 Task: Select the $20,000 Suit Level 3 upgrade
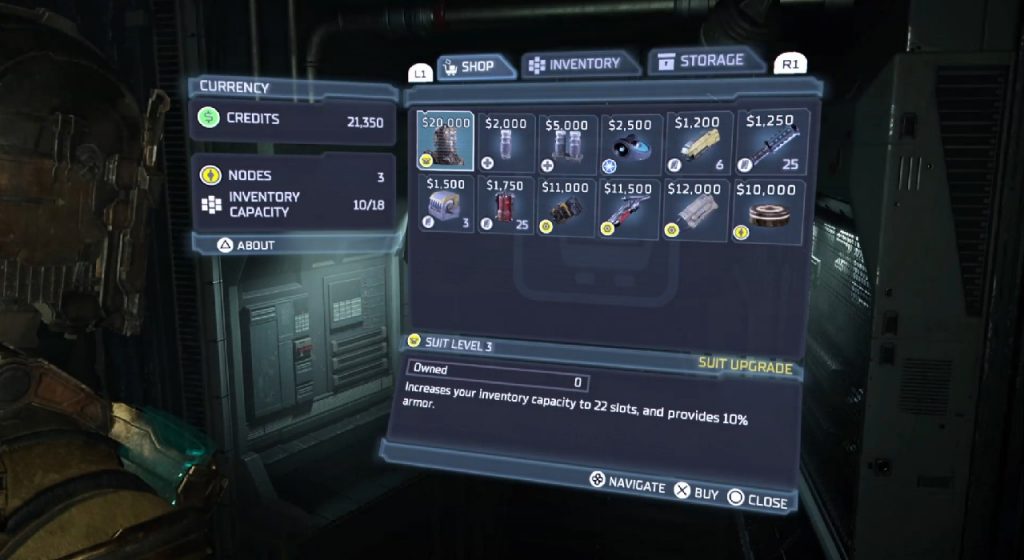tap(446, 141)
